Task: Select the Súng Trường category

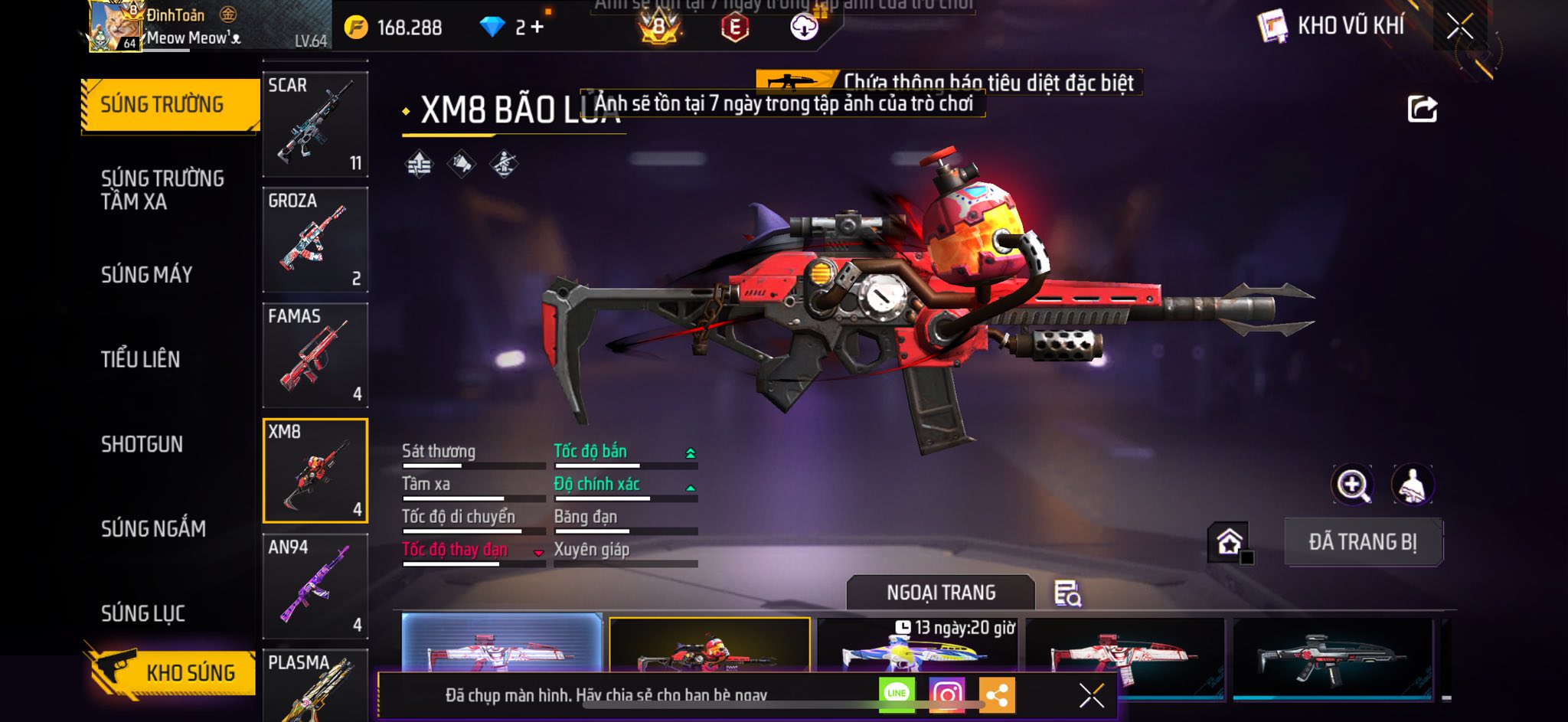Action: pos(162,105)
